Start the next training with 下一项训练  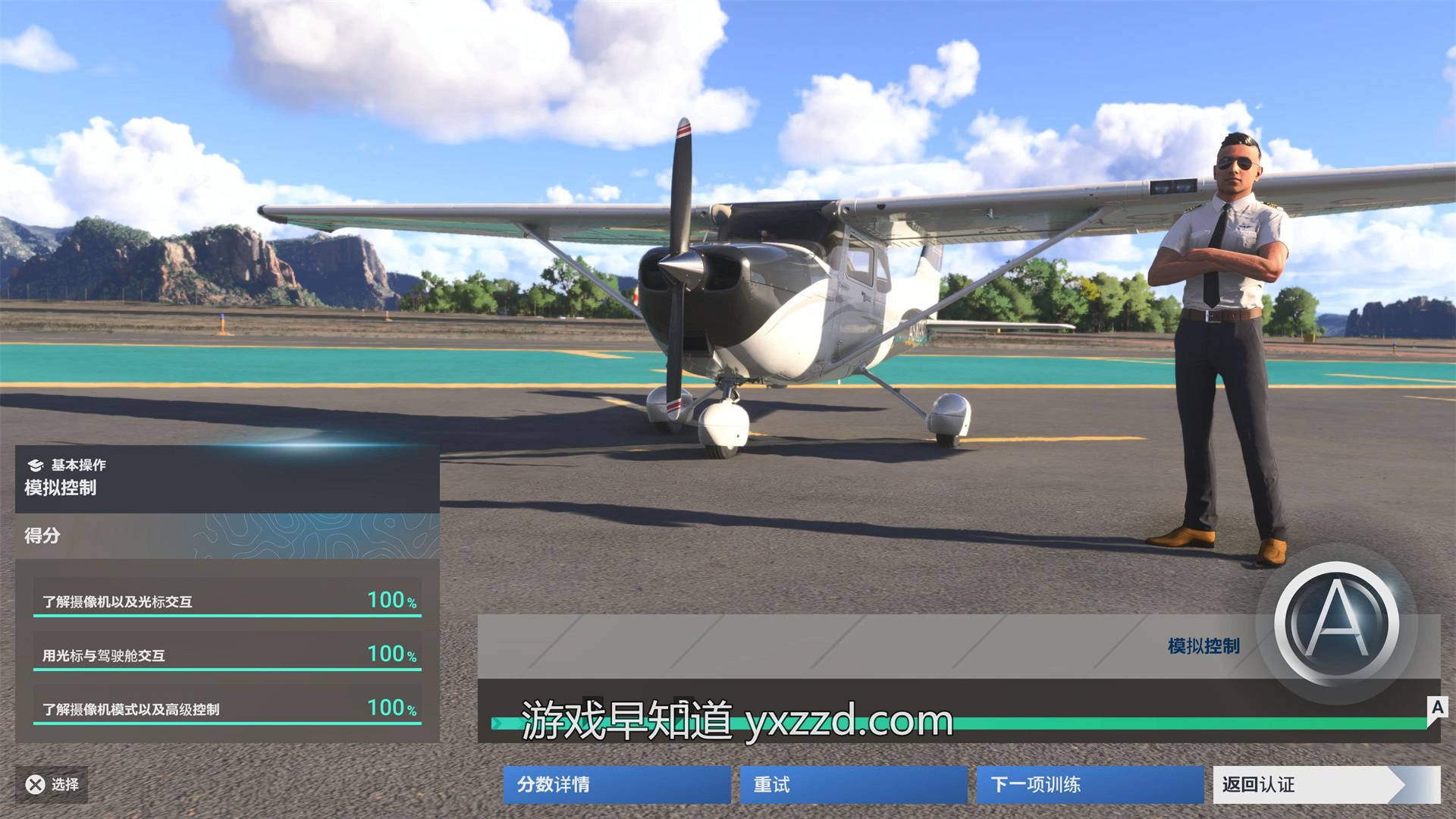(x=1089, y=784)
